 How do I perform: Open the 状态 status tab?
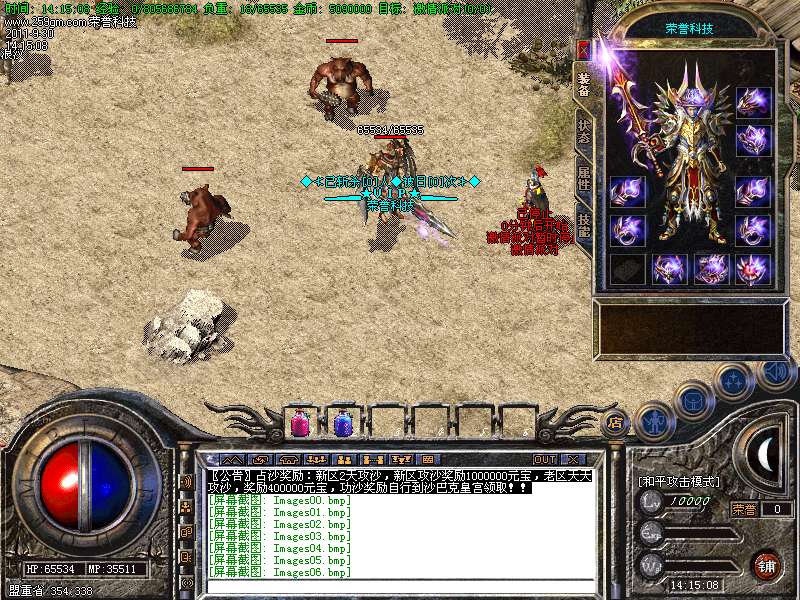(x=583, y=132)
